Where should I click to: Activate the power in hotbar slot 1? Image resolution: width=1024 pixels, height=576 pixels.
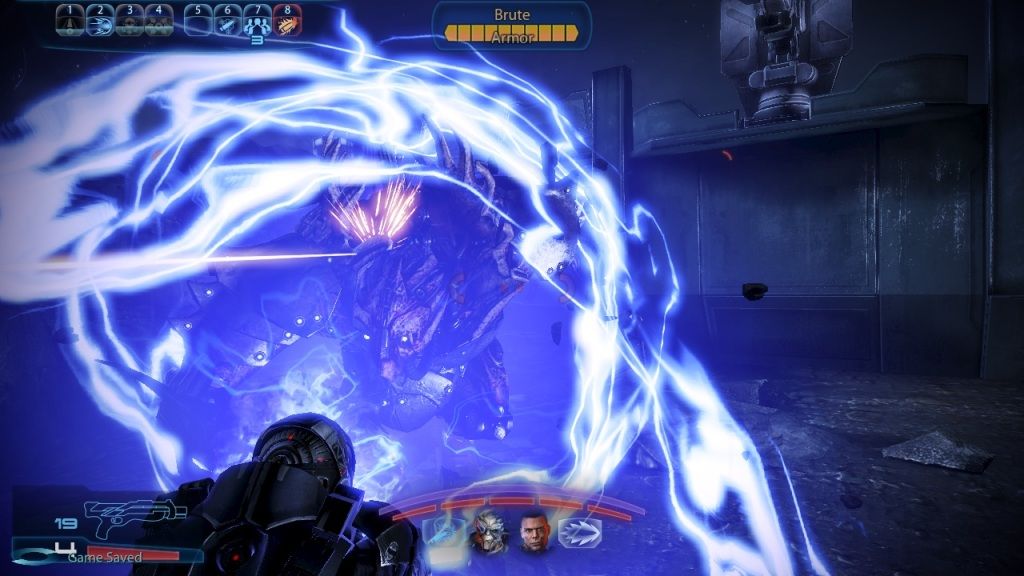pyautogui.click(x=71, y=21)
